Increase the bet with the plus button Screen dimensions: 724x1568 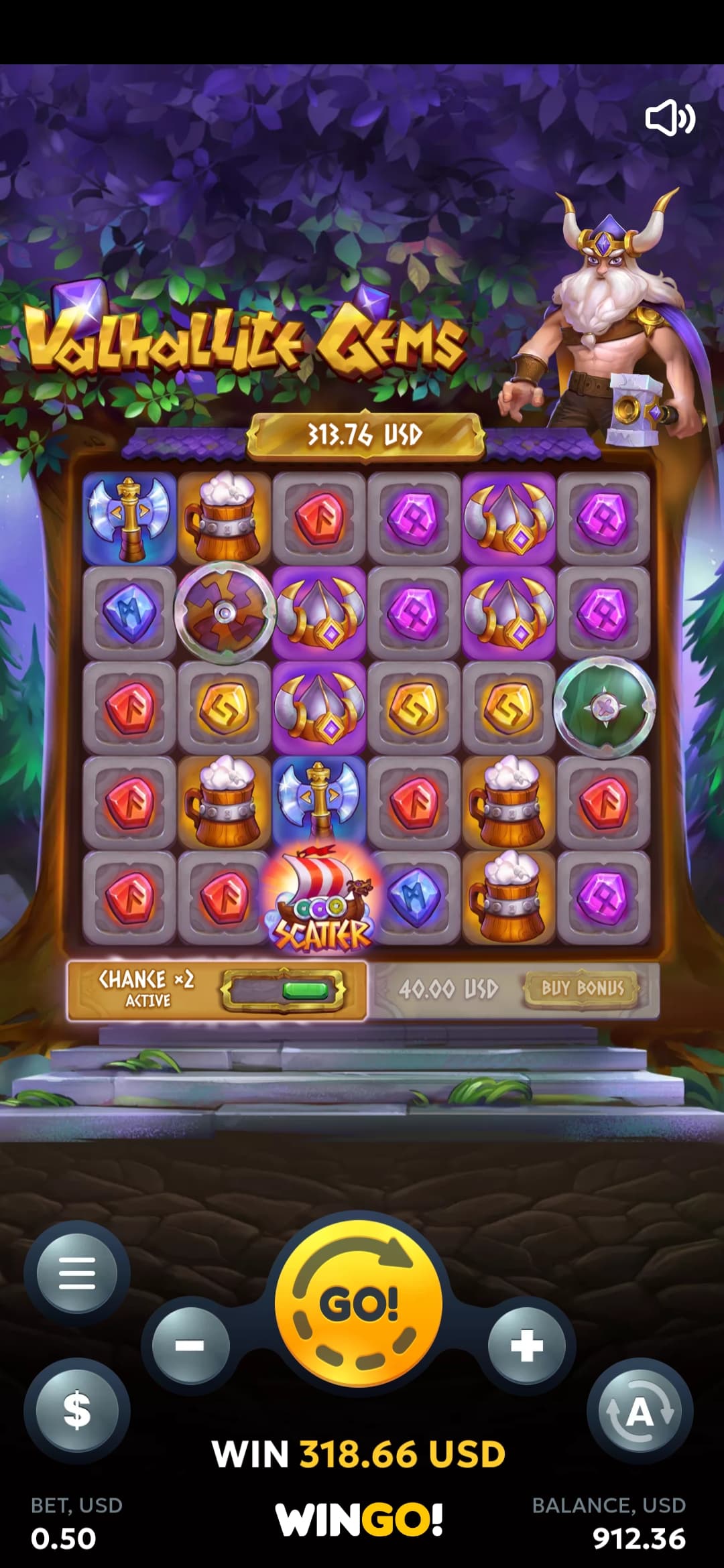click(x=527, y=1345)
